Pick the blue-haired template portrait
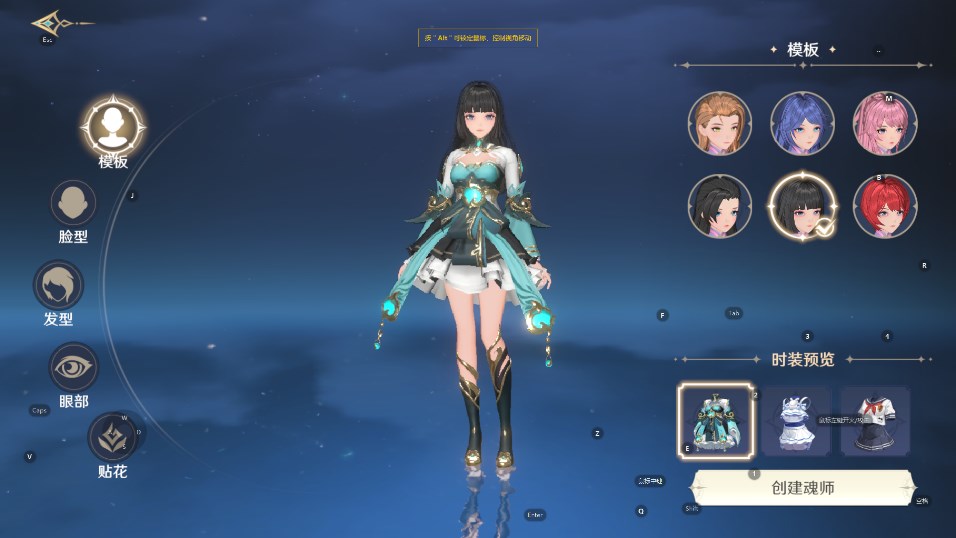Image resolution: width=956 pixels, height=538 pixels. pos(802,123)
